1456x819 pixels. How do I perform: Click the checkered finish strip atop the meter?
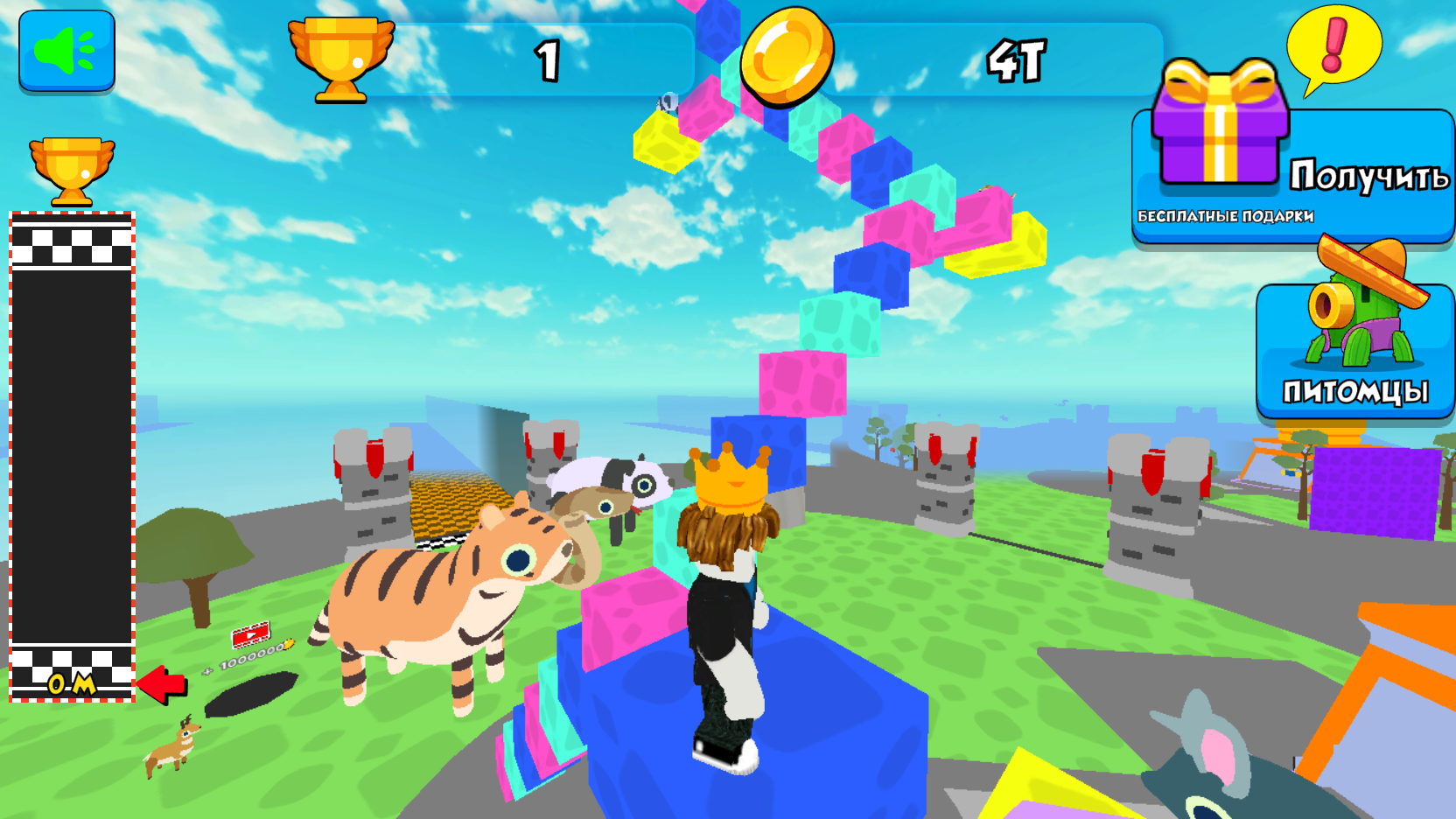[72, 248]
